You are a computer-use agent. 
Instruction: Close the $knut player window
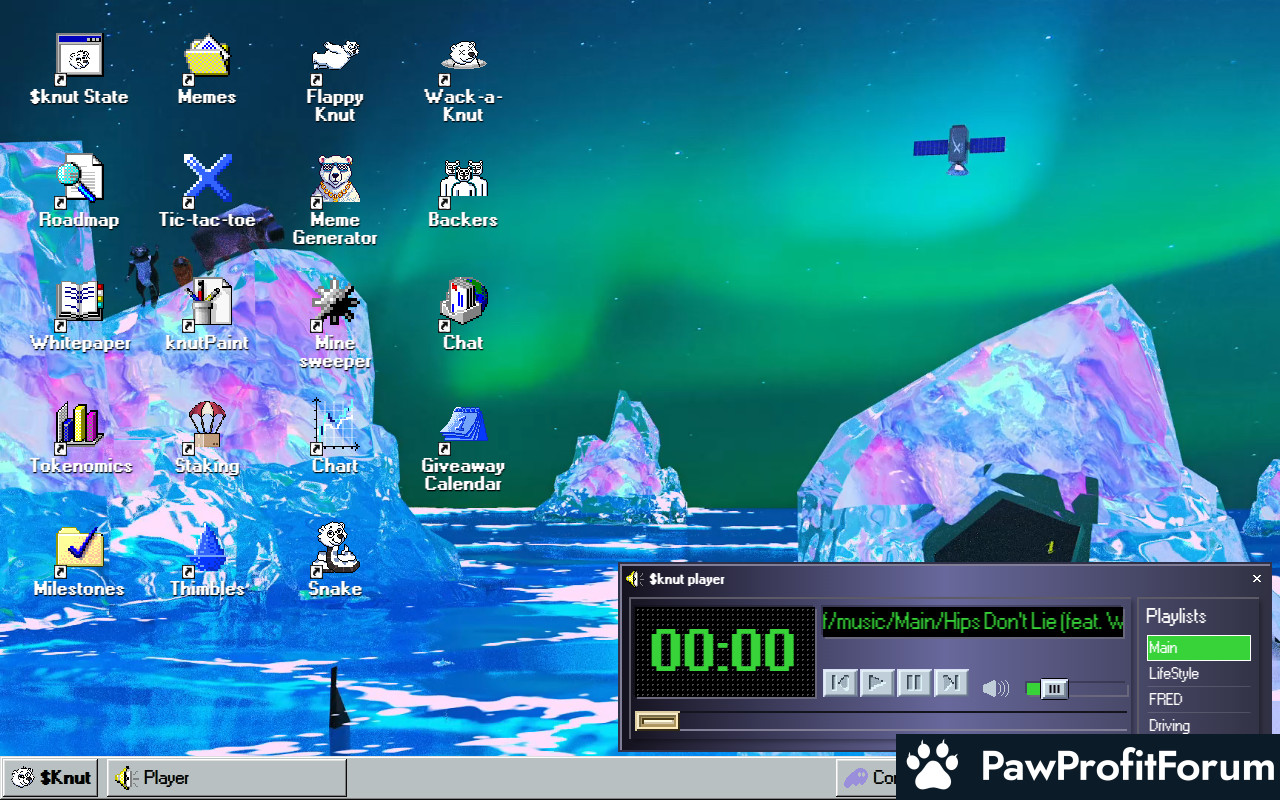click(1257, 579)
